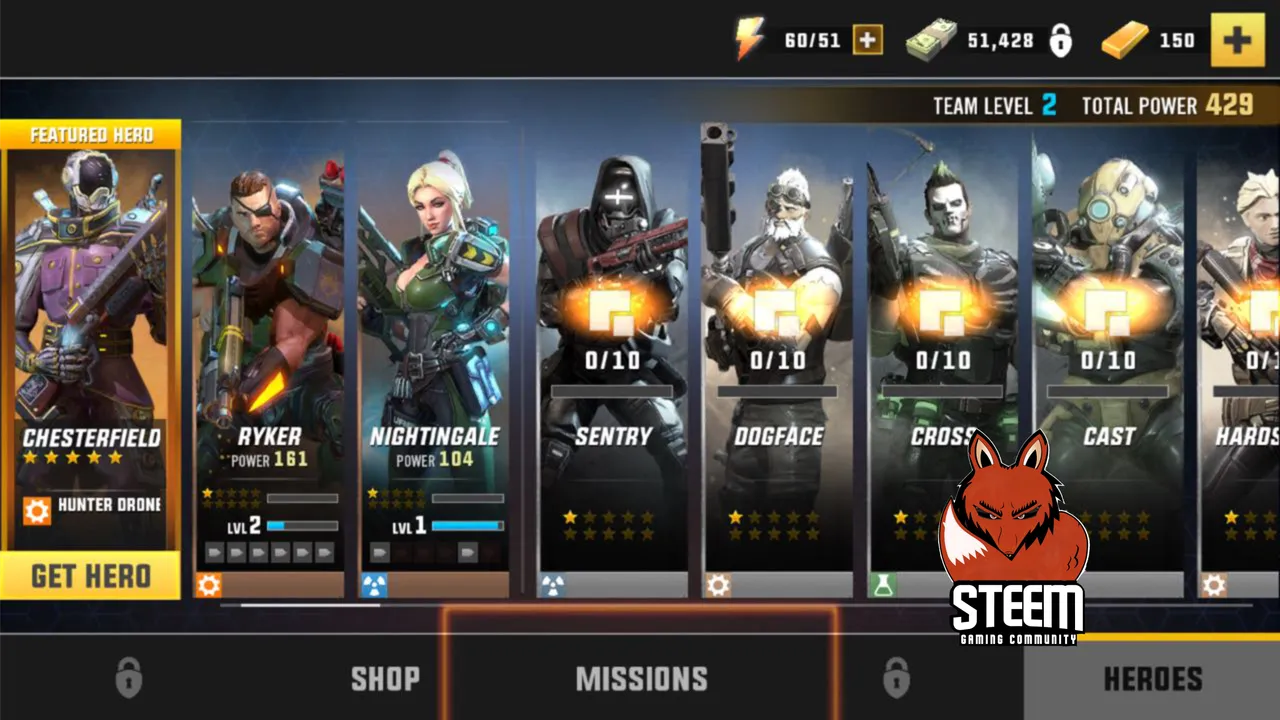
Task: Select the Cast hero card
Action: coord(1108,330)
